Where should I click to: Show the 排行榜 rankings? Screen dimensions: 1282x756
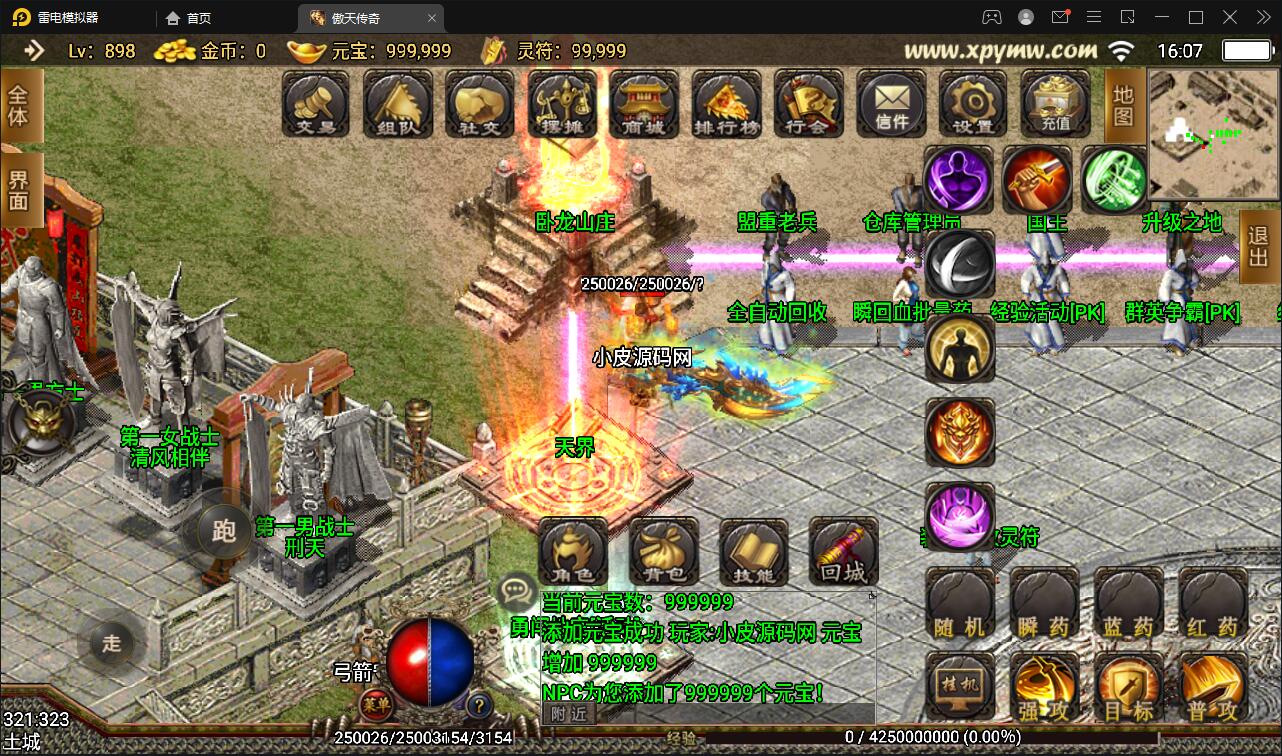point(726,103)
